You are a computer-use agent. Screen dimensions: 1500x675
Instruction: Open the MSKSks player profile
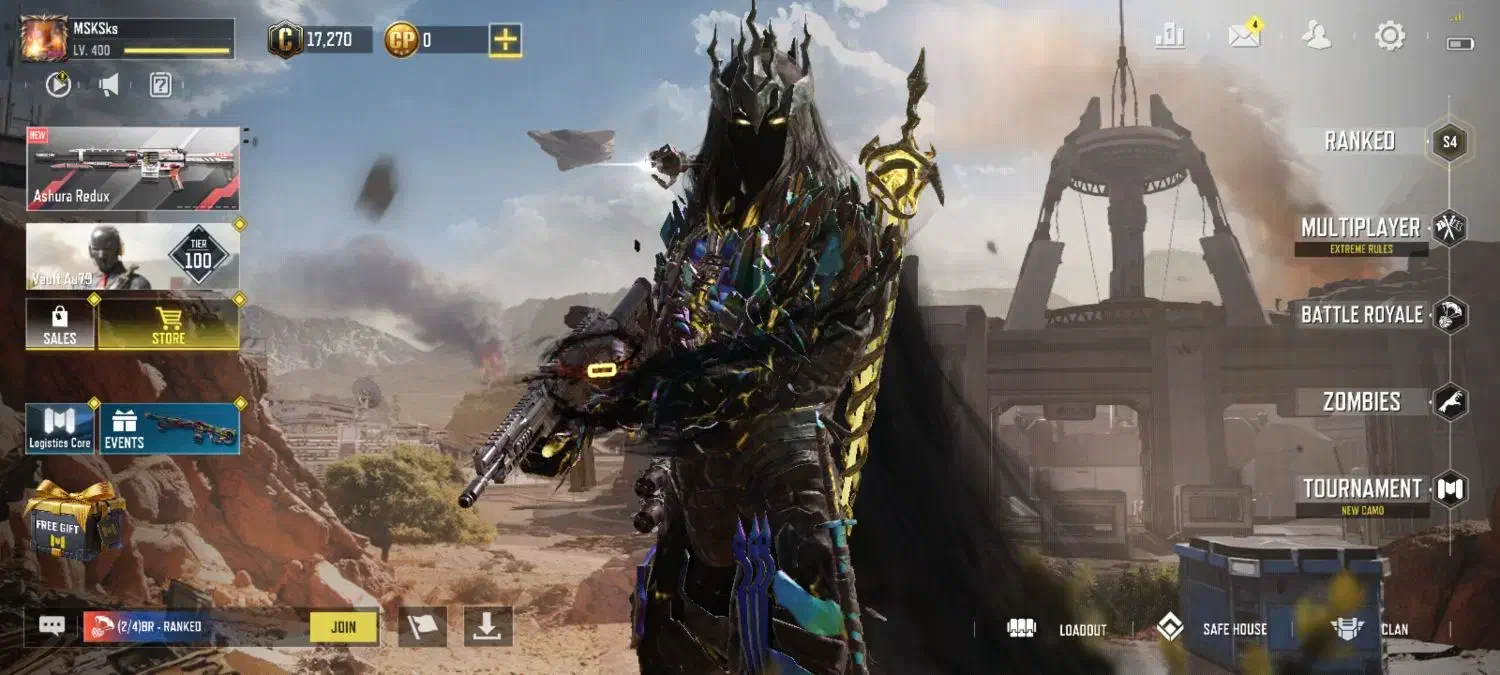43,38
